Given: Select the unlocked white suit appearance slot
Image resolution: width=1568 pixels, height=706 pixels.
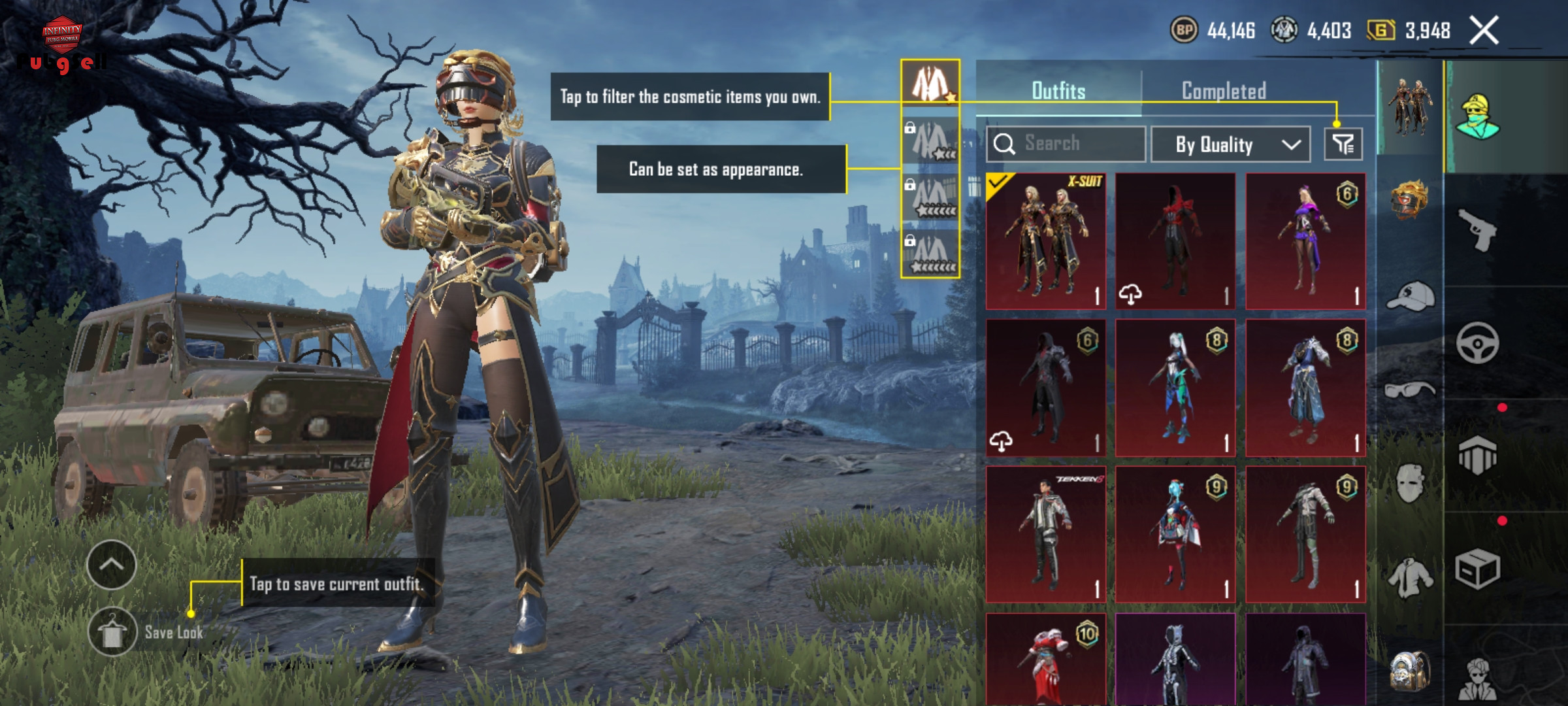Looking at the screenshot, I should click(x=930, y=83).
